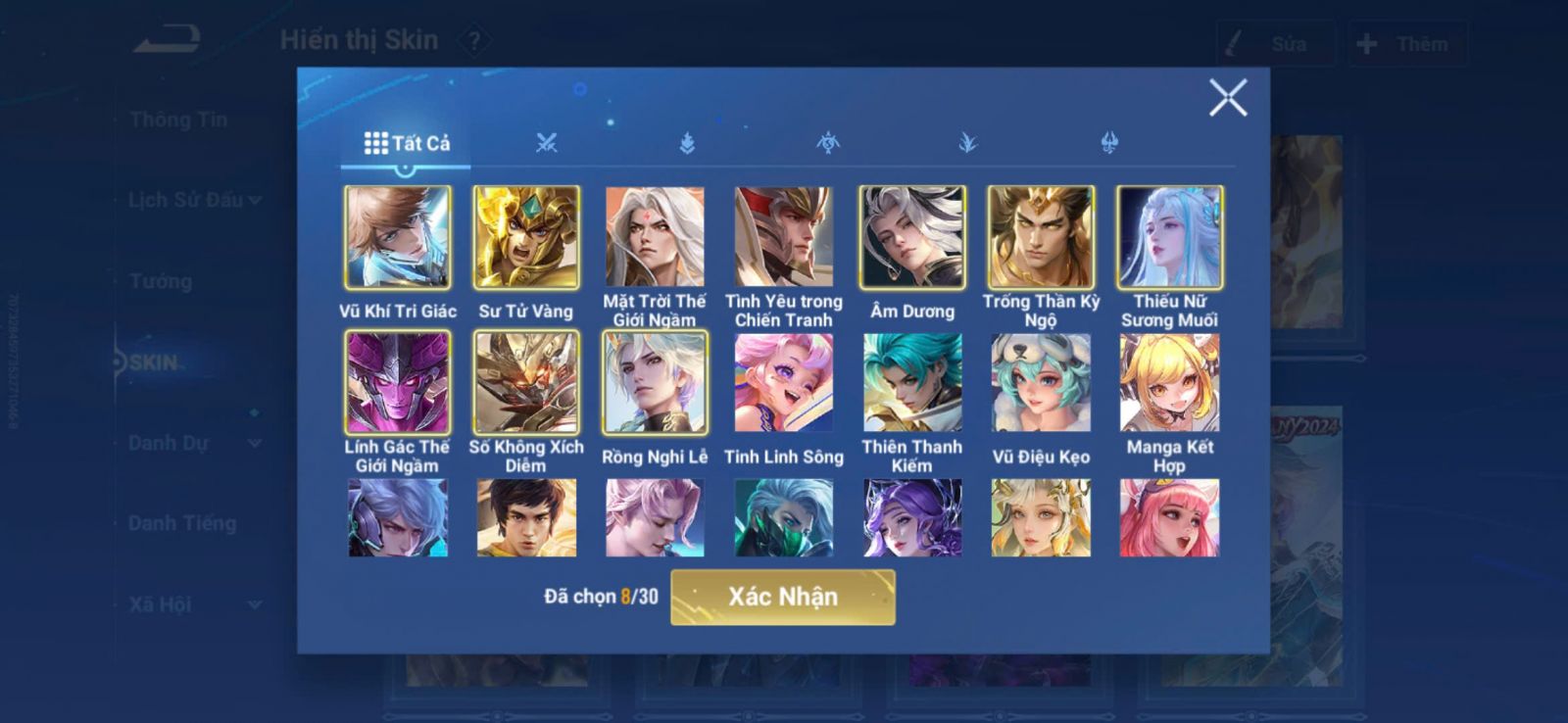Select the Vũ Khí Tri Giác skin
The width and height of the screenshot is (1568, 723).
point(398,238)
